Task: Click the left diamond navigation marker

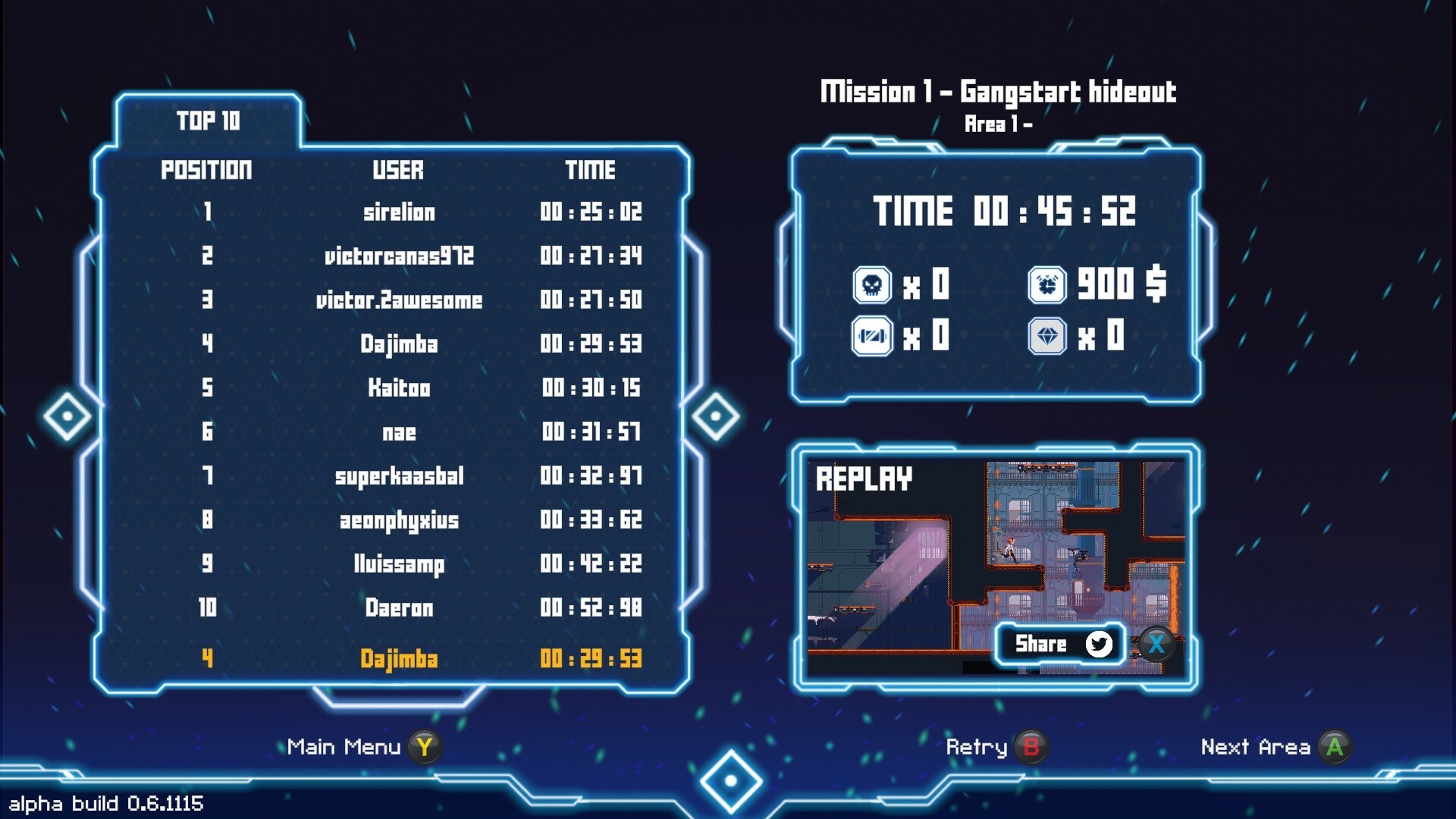Action: click(69, 415)
